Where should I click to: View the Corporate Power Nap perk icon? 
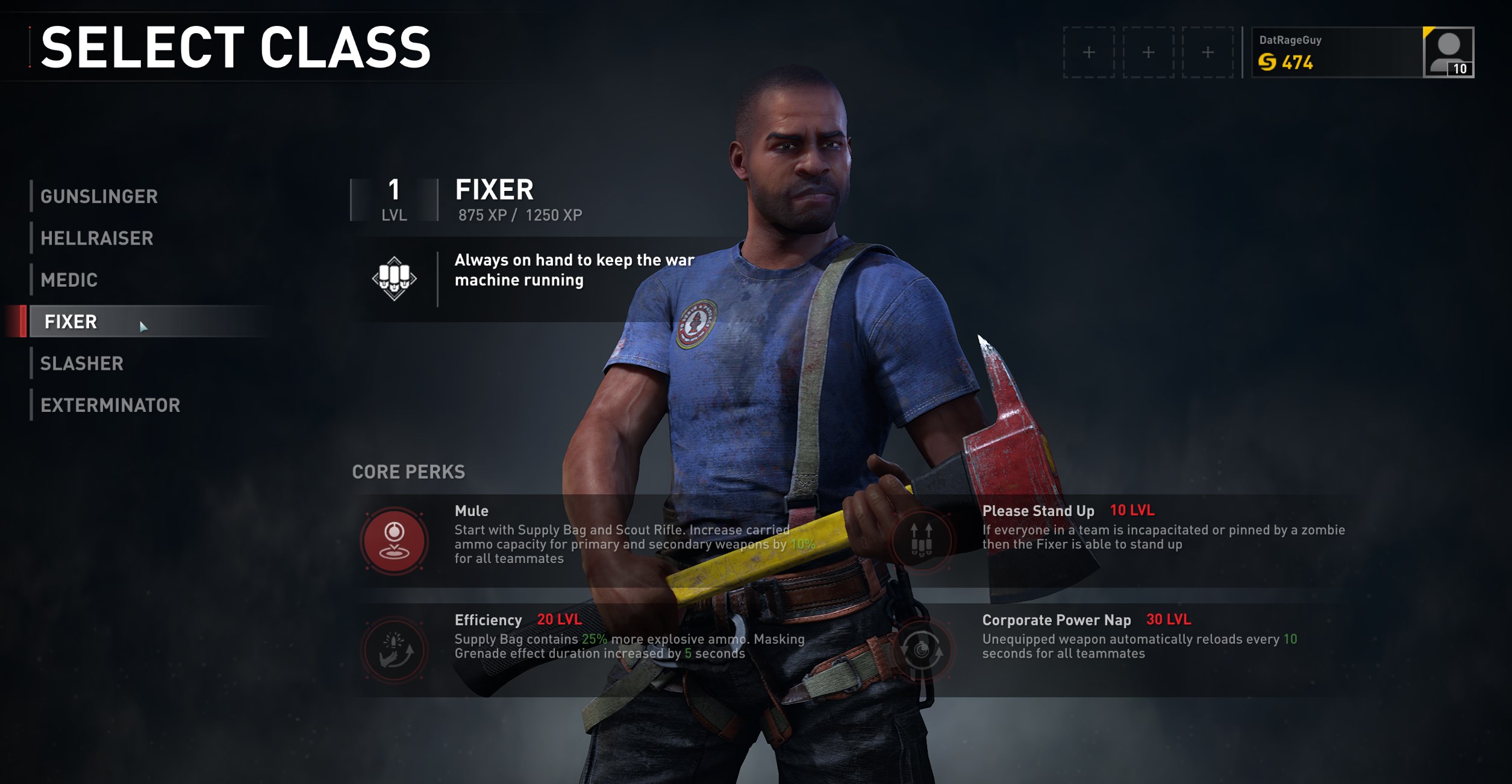click(x=921, y=650)
